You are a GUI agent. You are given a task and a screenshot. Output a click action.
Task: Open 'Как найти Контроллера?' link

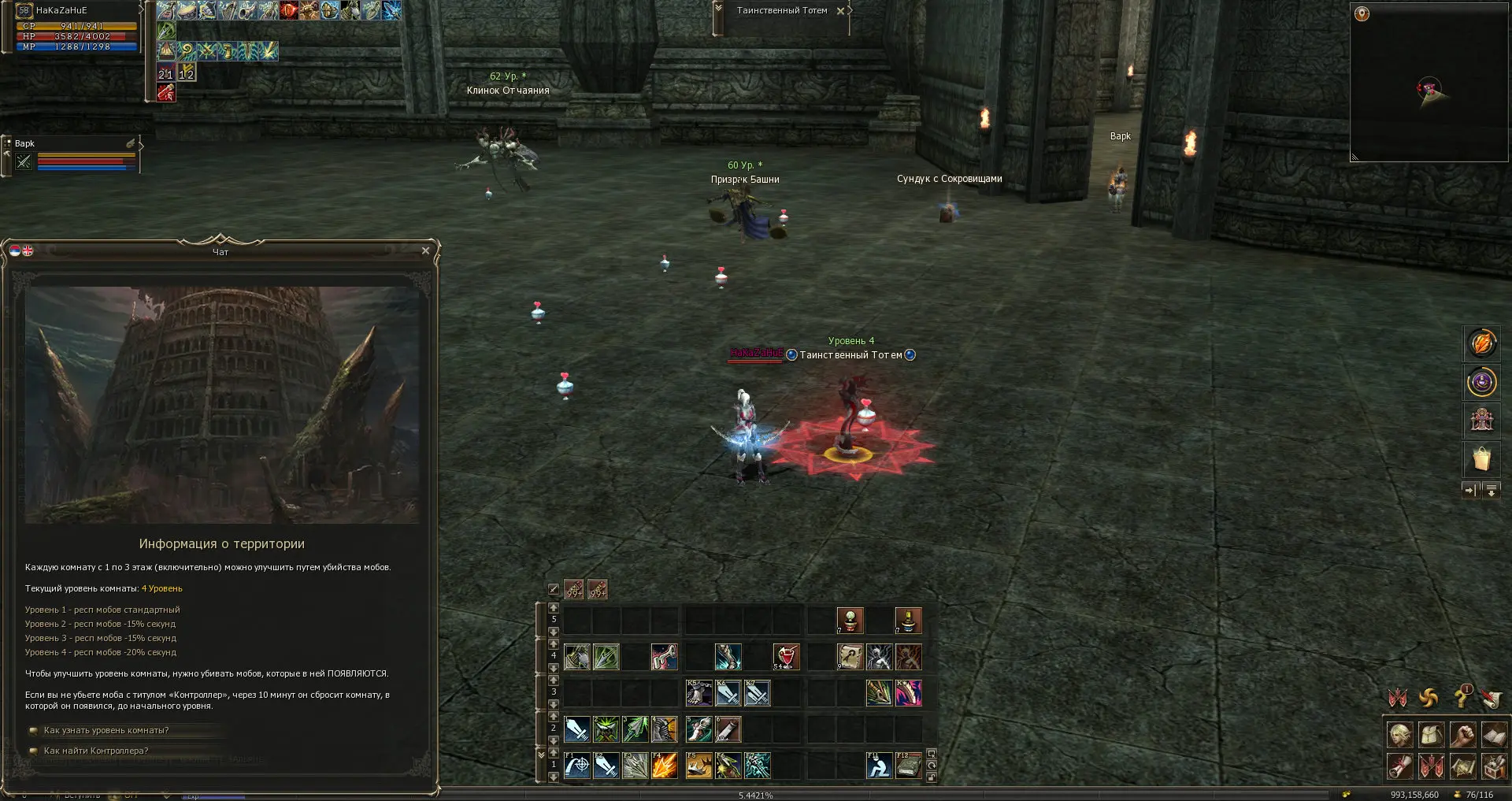[x=96, y=751]
